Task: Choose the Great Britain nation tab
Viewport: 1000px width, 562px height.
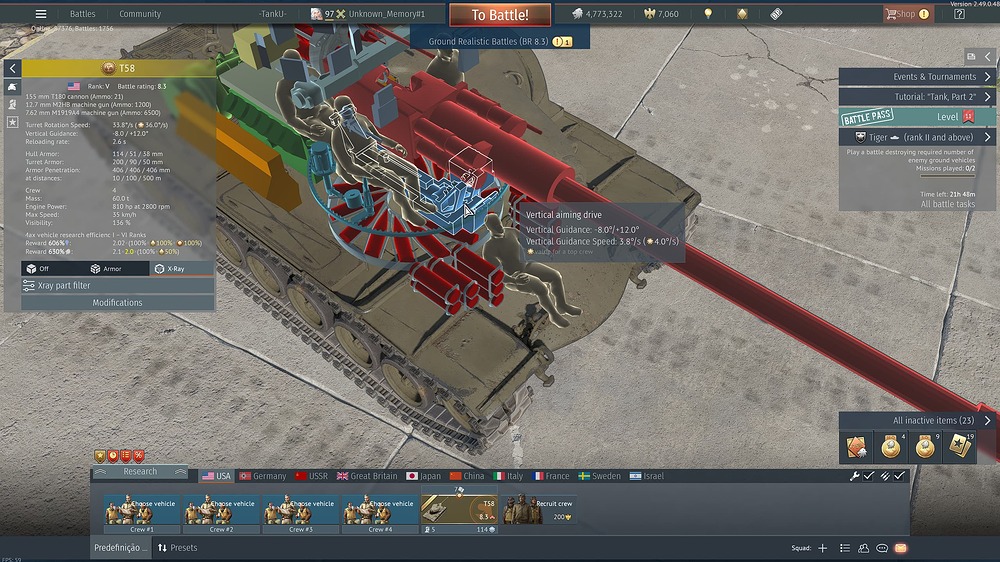Action: [367, 476]
